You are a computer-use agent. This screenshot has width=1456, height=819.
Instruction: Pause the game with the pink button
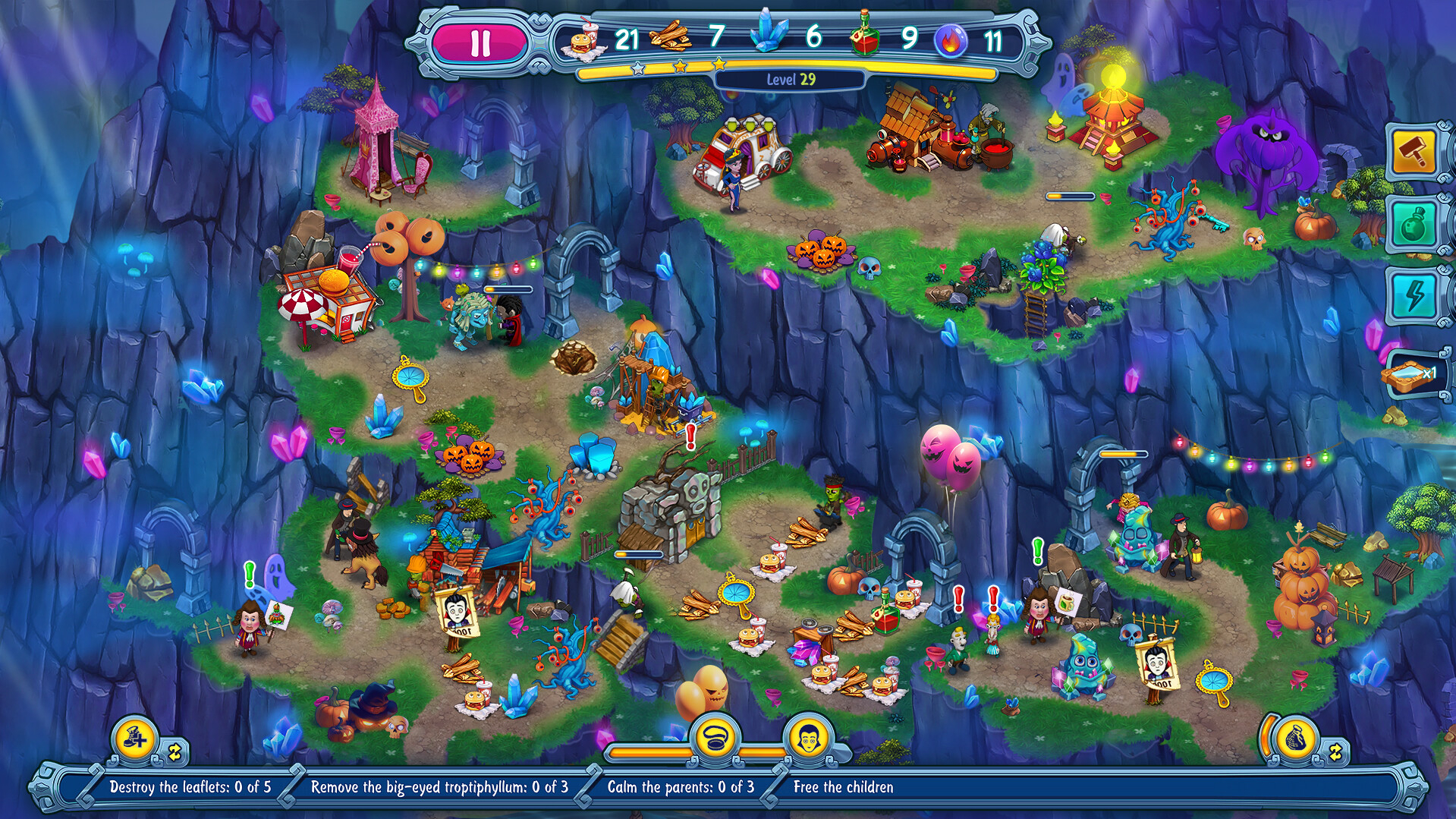pyautogui.click(x=480, y=43)
